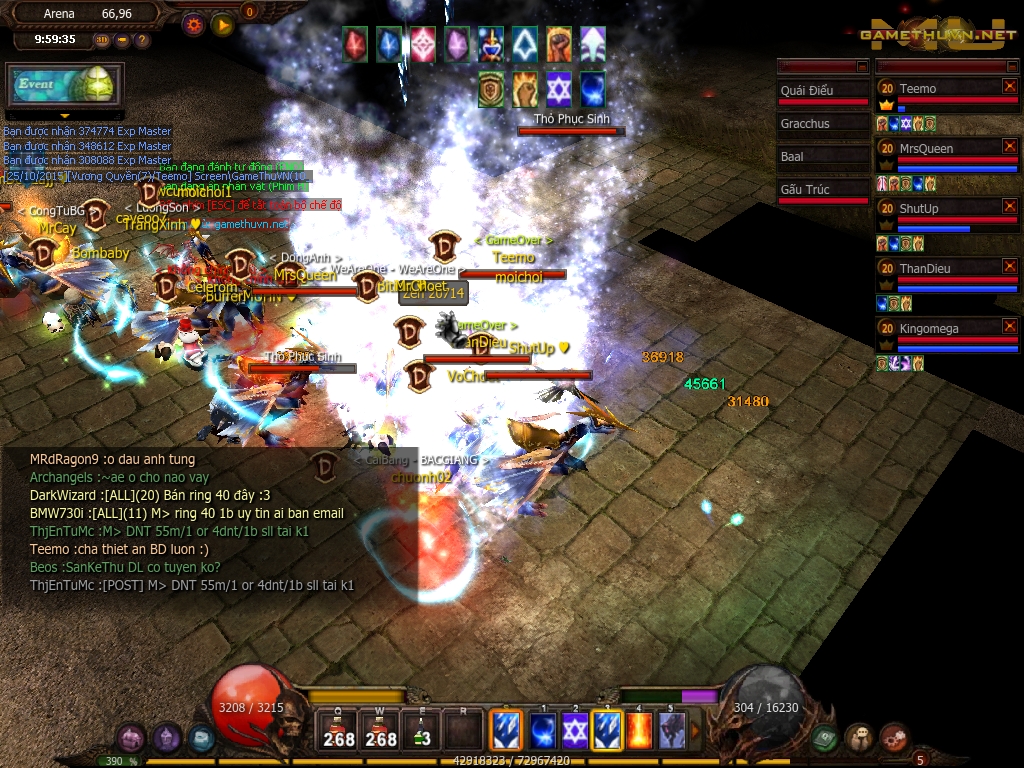Screen dimensions: 1024x768
Task: Choose Gracchus from the list
Action: [824, 124]
